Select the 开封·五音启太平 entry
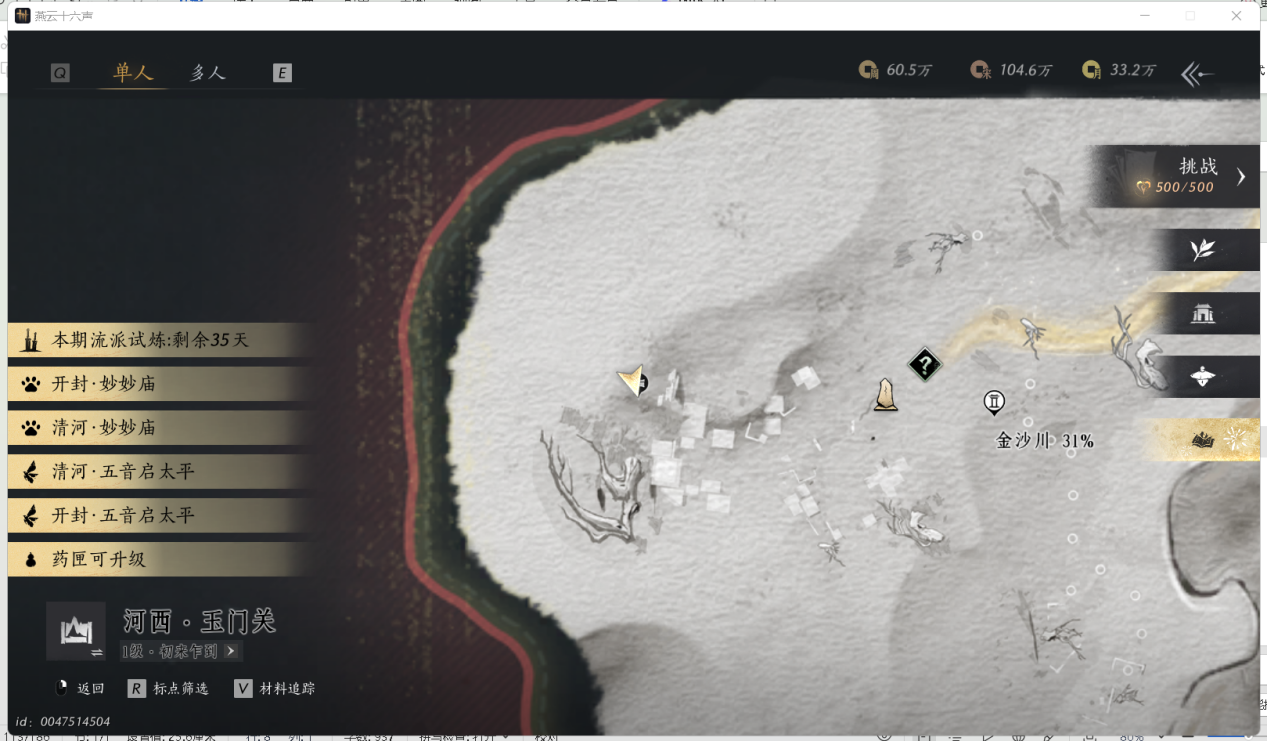Viewport: 1267px width, 741px height. coord(150,516)
